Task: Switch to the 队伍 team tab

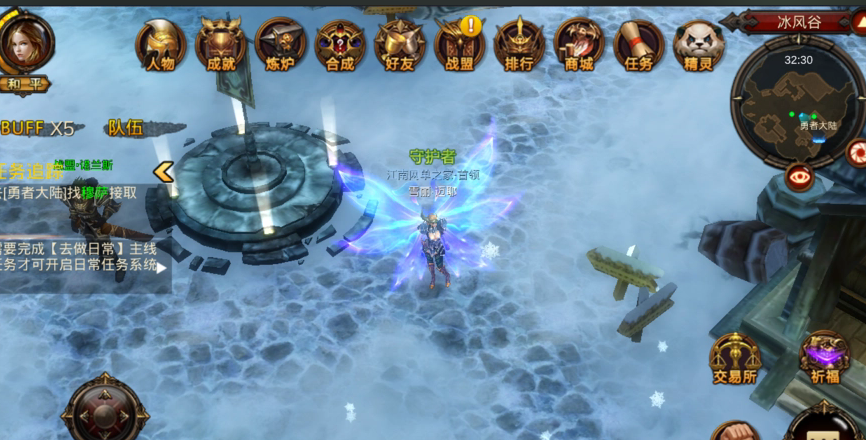Action: (x=126, y=128)
